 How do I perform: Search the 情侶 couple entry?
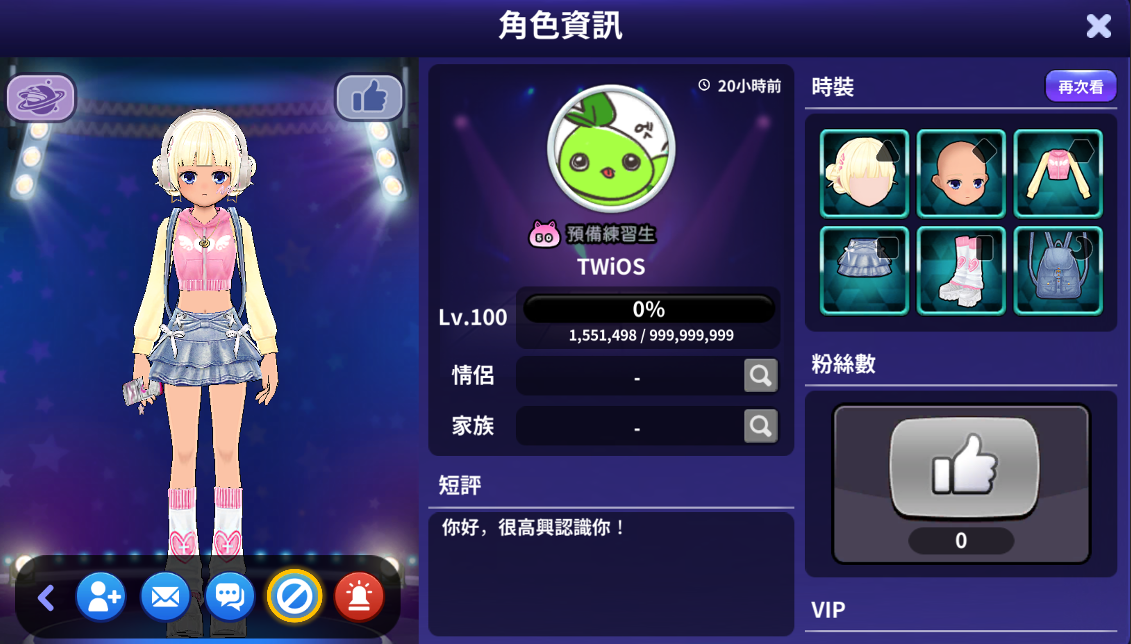click(760, 376)
